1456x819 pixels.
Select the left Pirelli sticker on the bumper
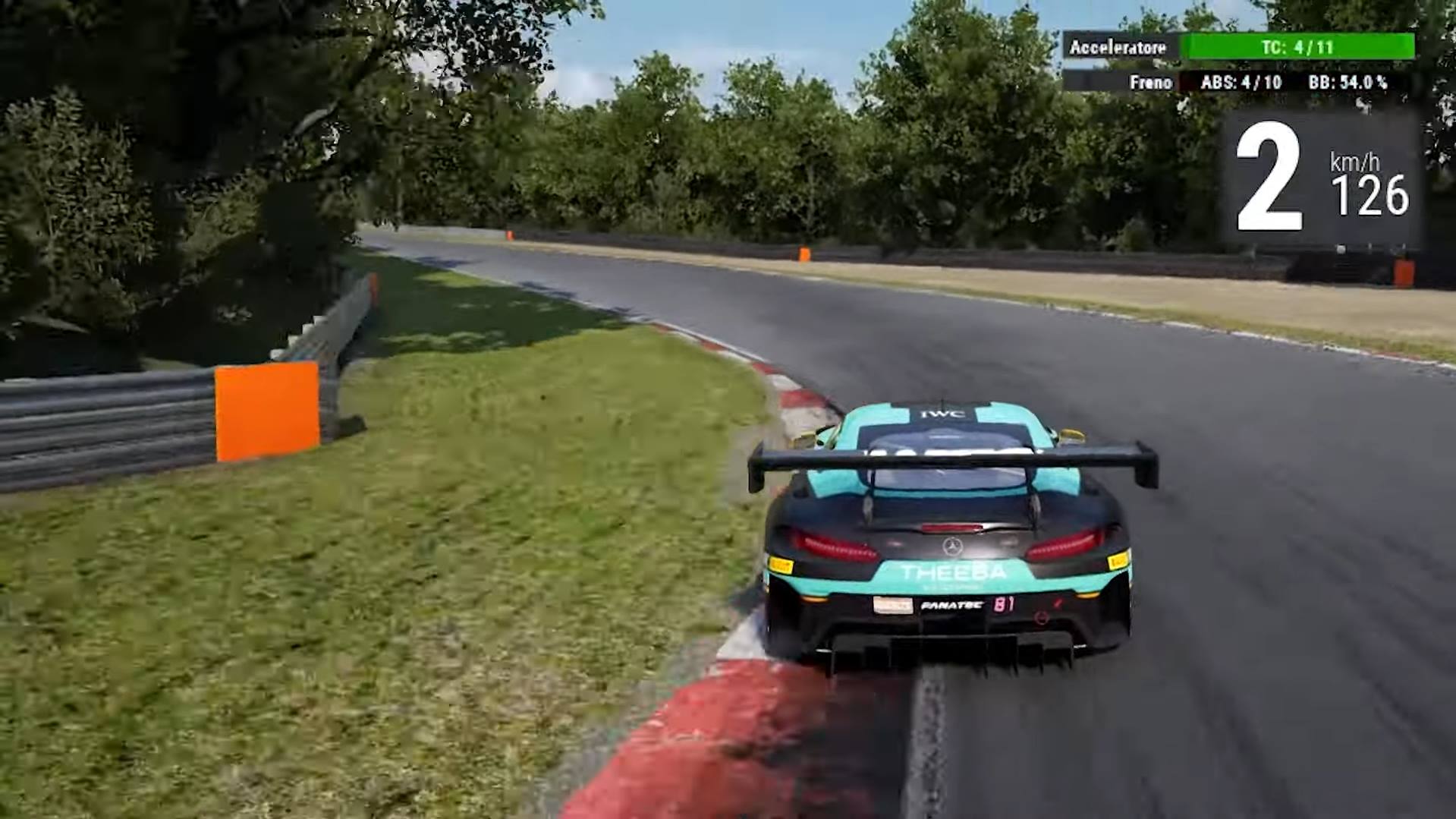pyautogui.click(x=781, y=566)
